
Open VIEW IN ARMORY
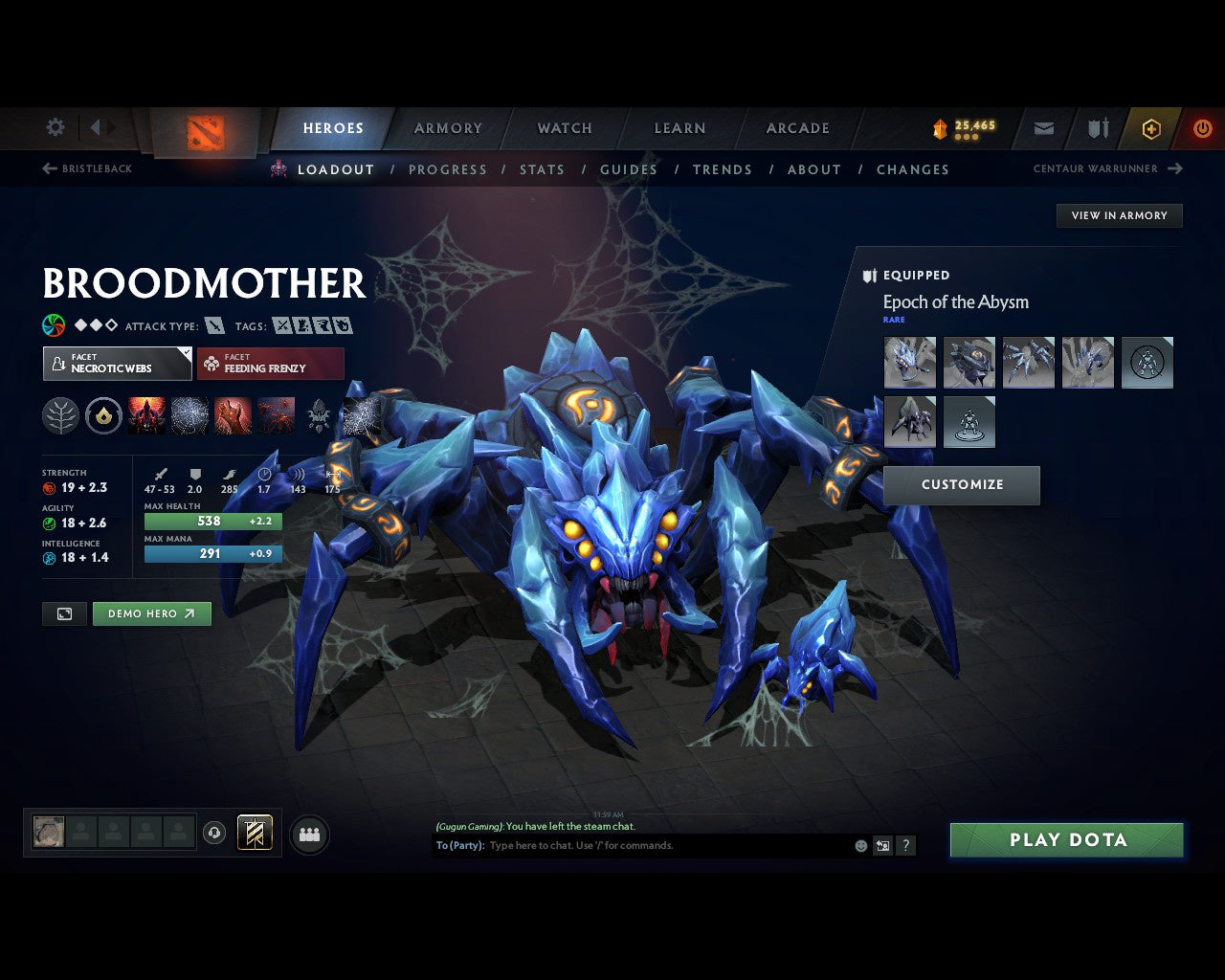(1119, 215)
